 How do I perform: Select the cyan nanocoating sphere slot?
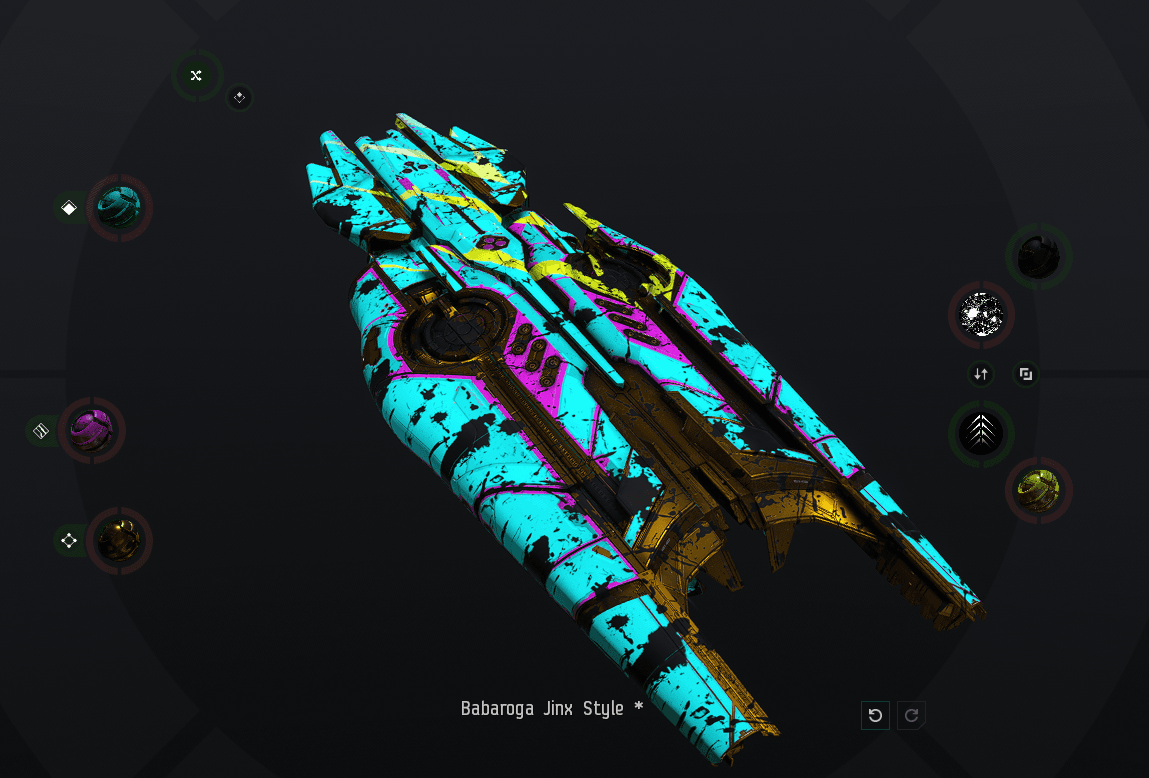pyautogui.click(x=120, y=208)
